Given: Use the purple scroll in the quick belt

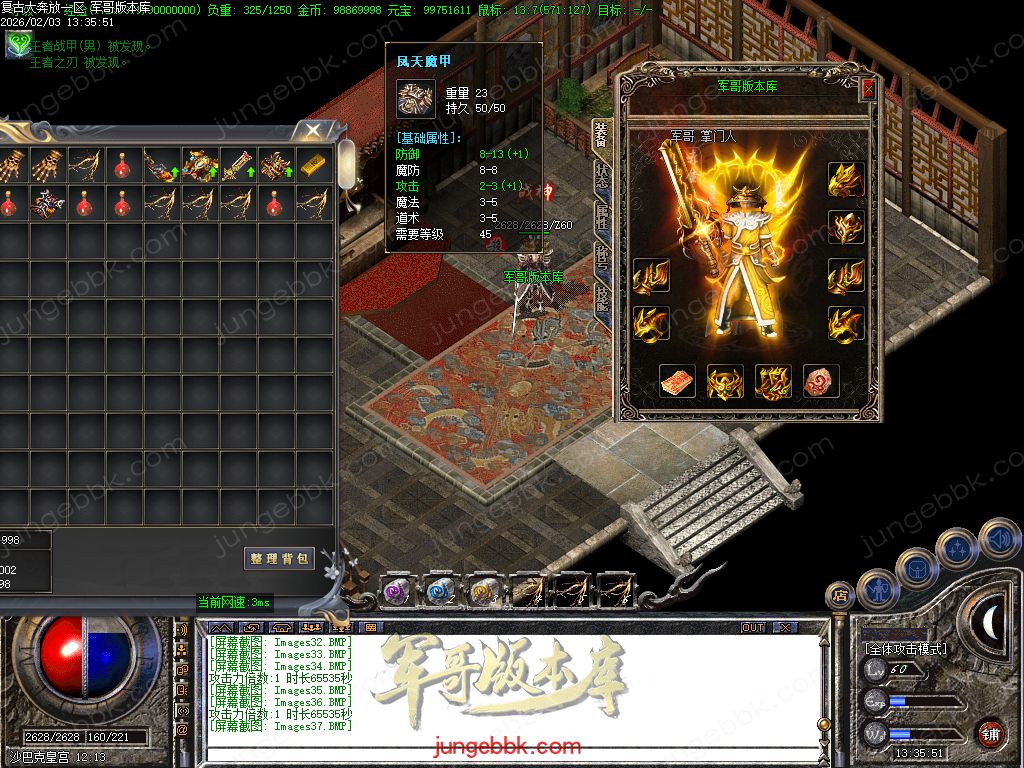Looking at the screenshot, I should coord(397,590).
